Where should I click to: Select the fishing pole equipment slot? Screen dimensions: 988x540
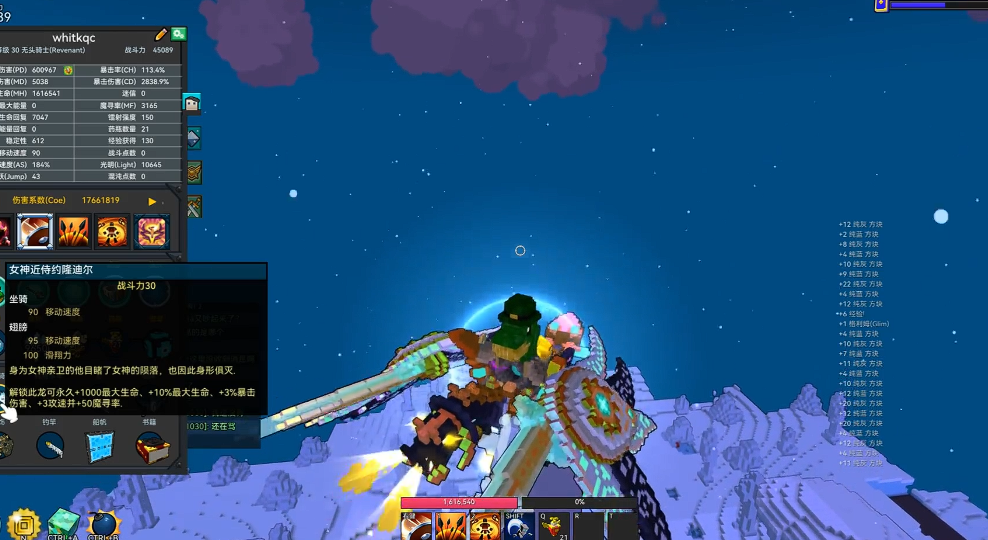pos(50,445)
